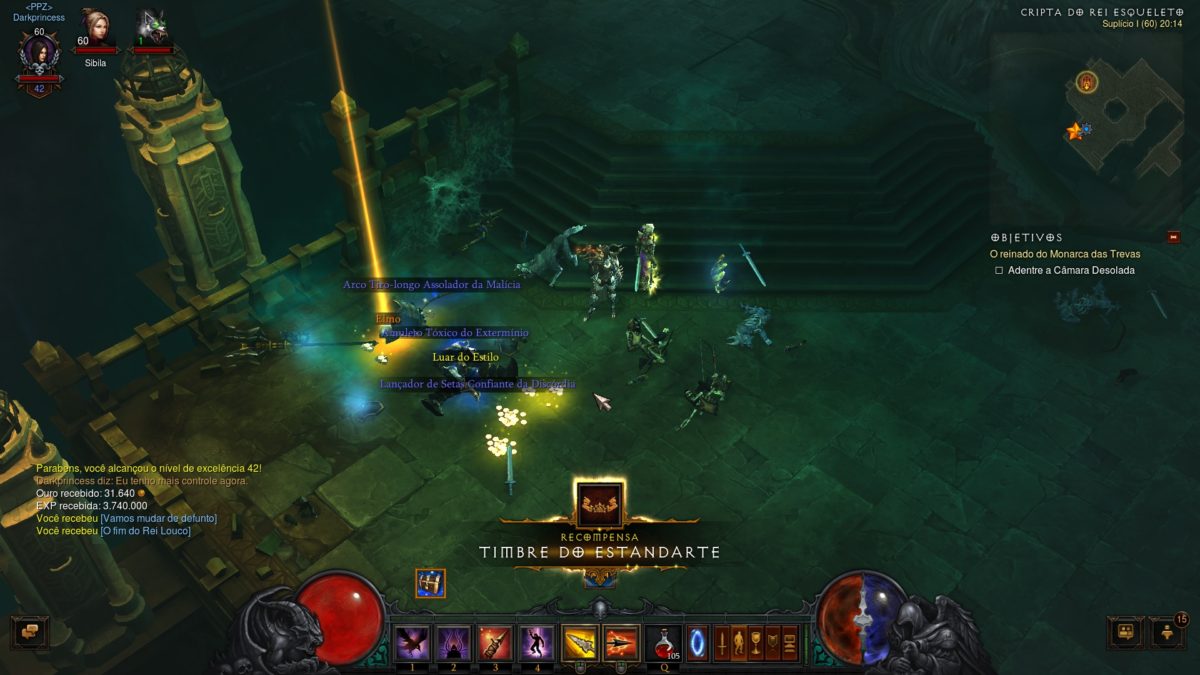The image size is (1200, 675).
Task: Click the wolf companion portrait
Action: coord(152,26)
